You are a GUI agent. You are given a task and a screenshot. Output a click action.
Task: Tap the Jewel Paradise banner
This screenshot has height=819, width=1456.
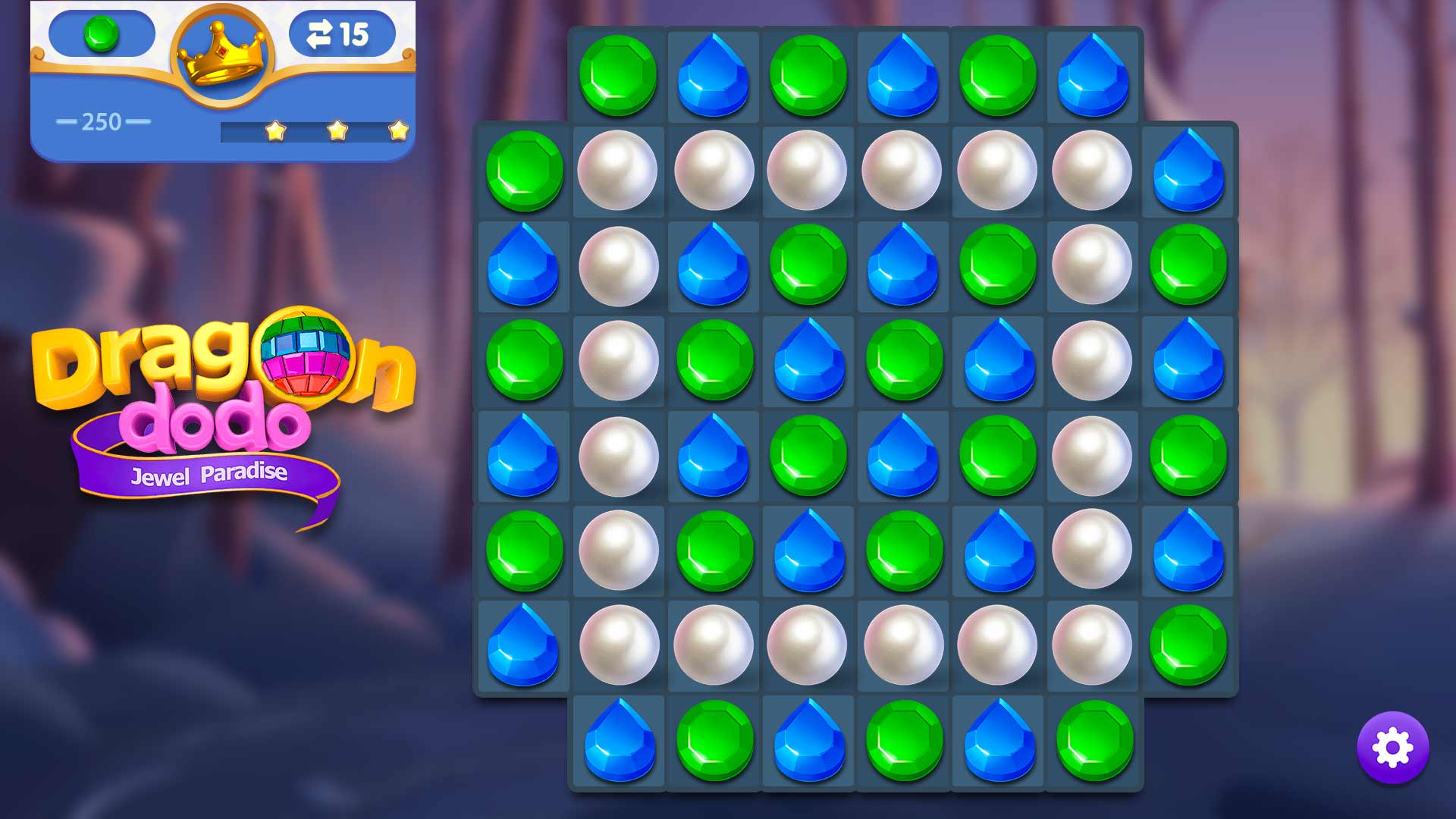pos(211,472)
